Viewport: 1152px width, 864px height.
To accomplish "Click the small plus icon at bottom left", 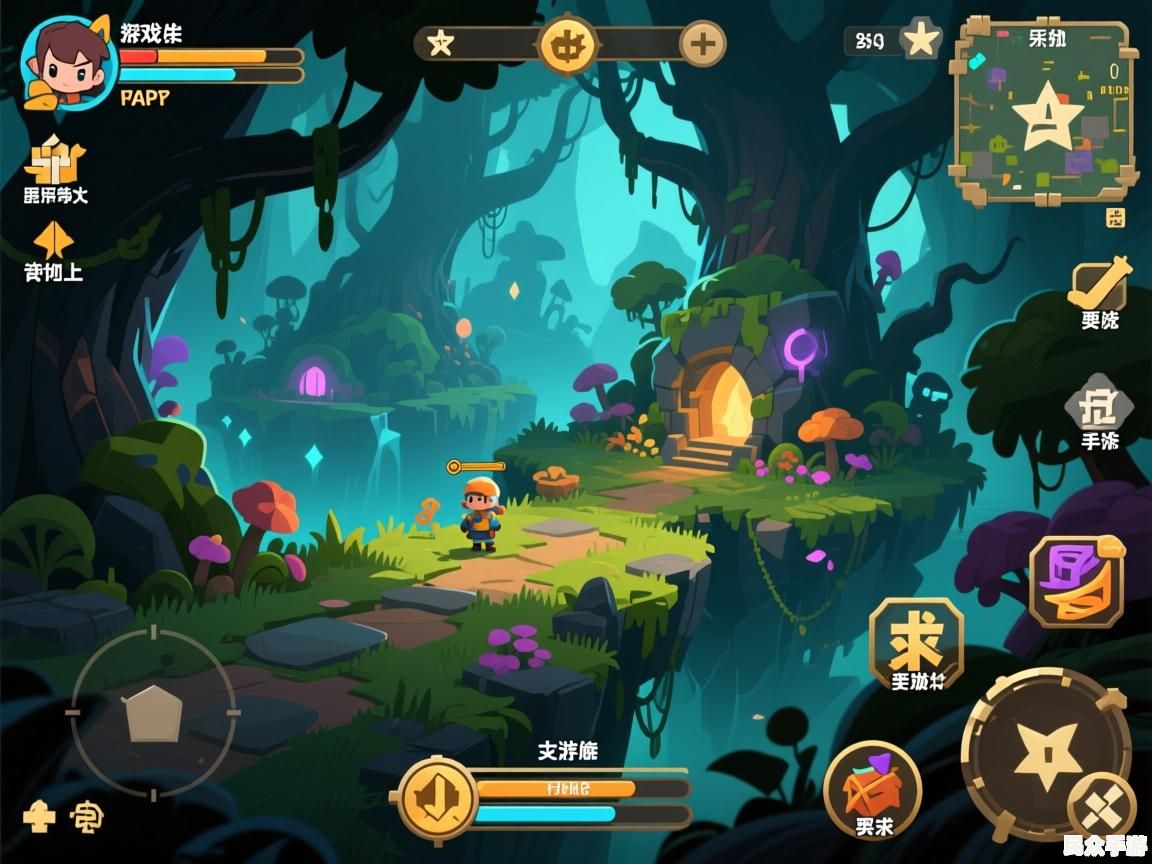I will click(39, 817).
